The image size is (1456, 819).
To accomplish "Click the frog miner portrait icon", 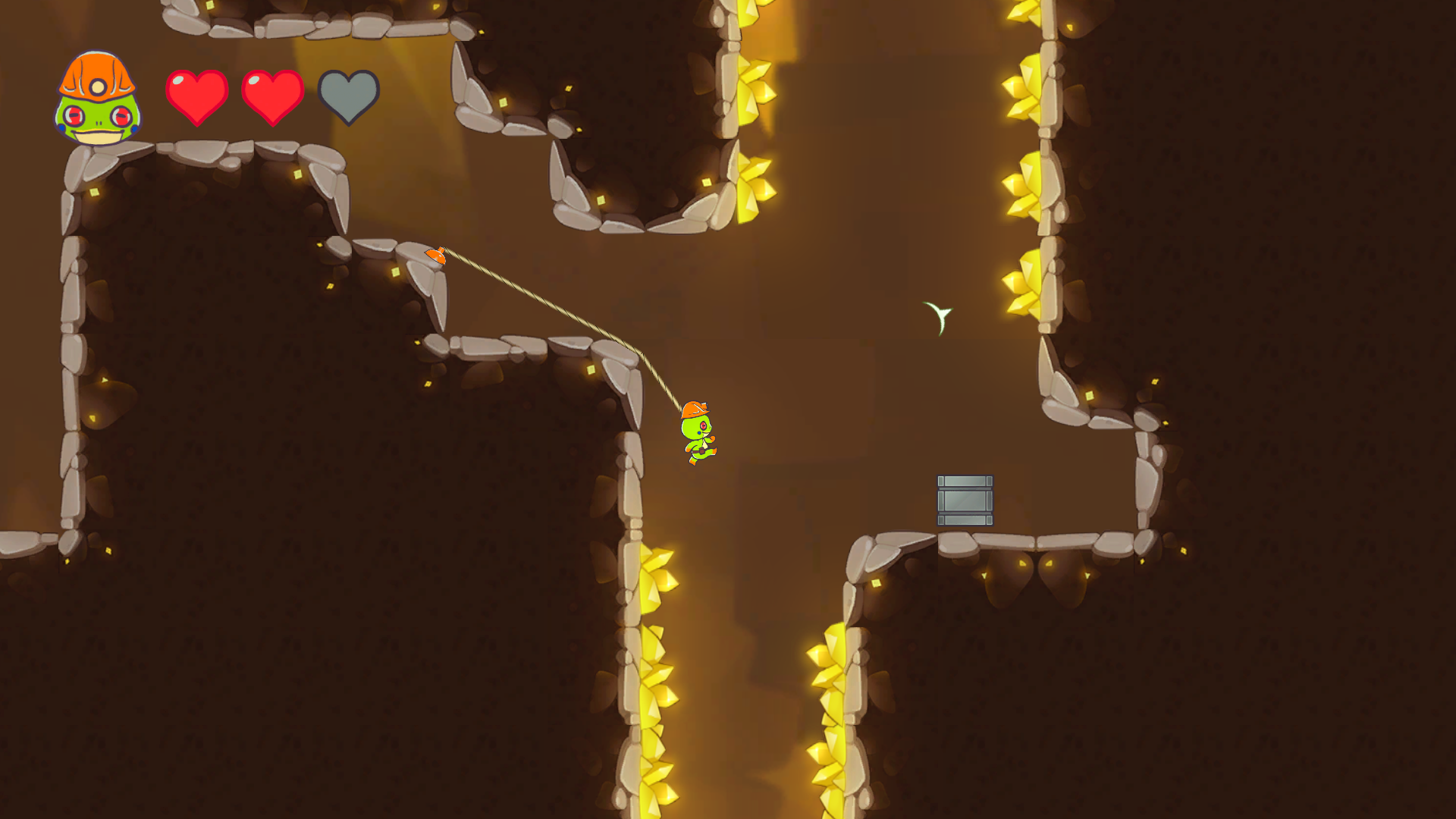I will [x=97, y=97].
